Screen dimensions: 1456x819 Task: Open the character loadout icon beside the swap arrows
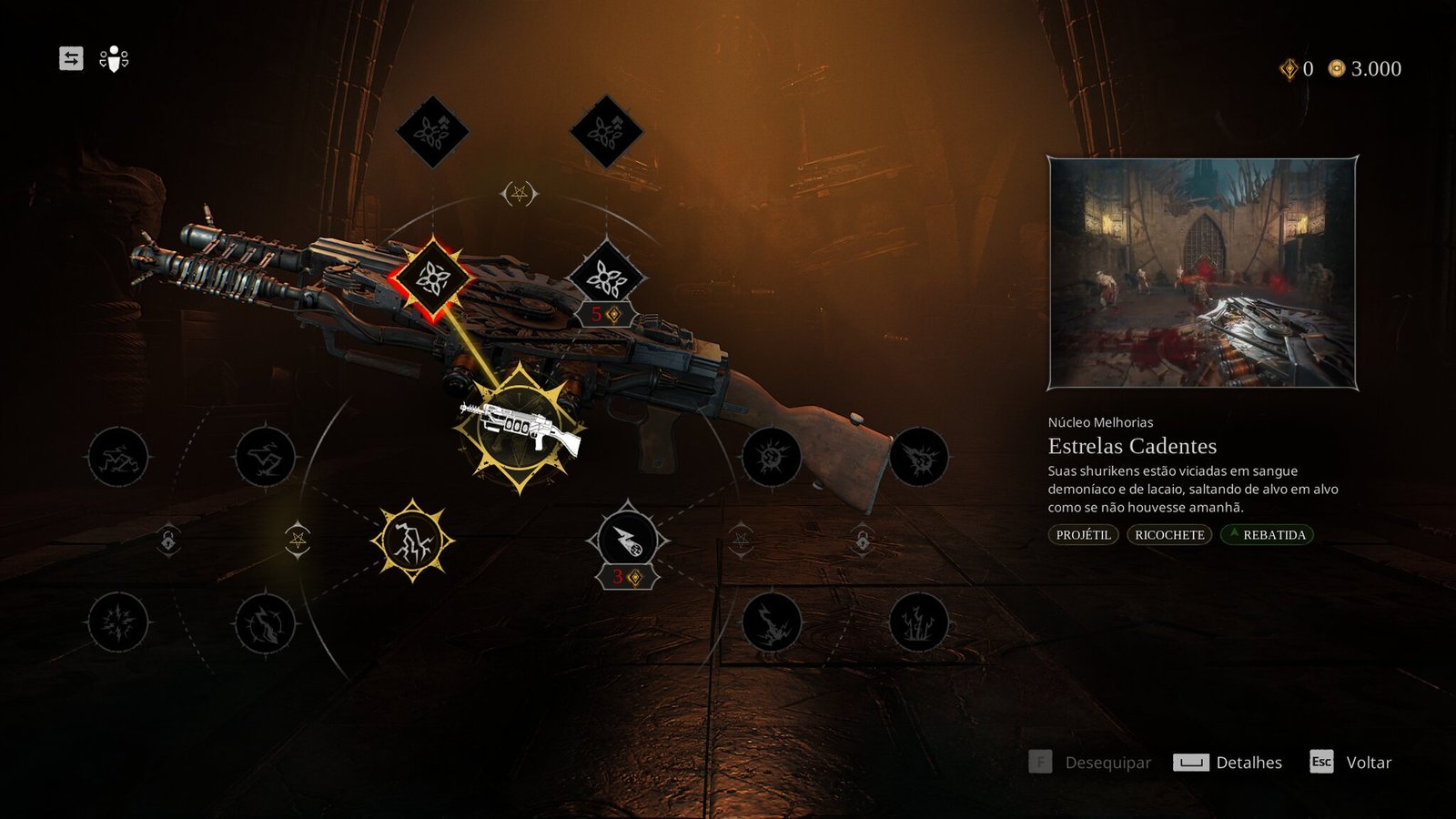pos(112,59)
